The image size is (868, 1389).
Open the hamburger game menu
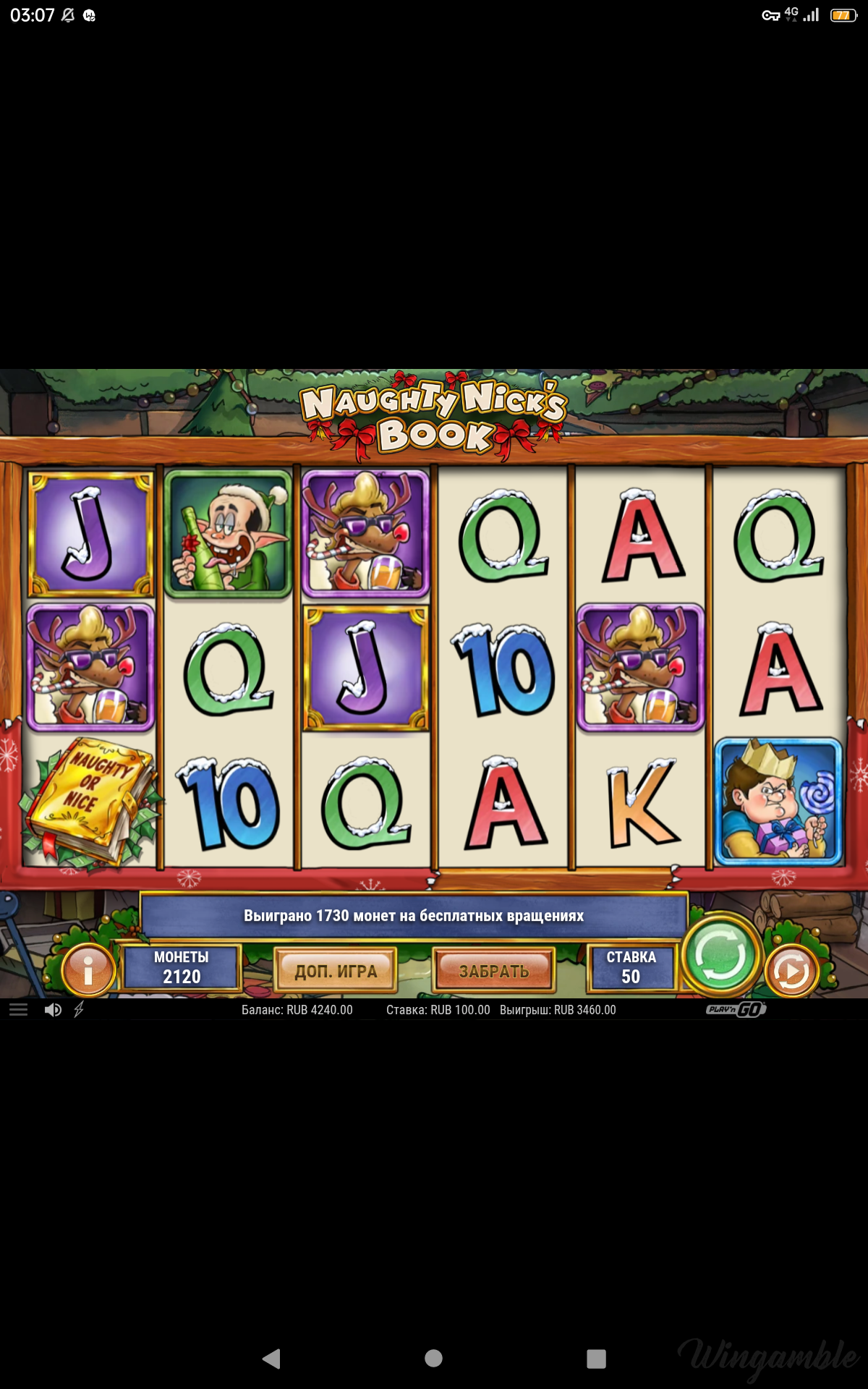click(19, 1010)
